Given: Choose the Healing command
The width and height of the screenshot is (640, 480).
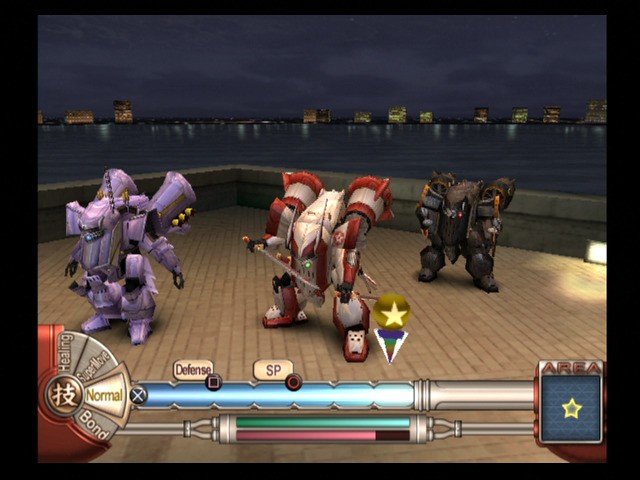Looking at the screenshot, I should coord(67,352).
